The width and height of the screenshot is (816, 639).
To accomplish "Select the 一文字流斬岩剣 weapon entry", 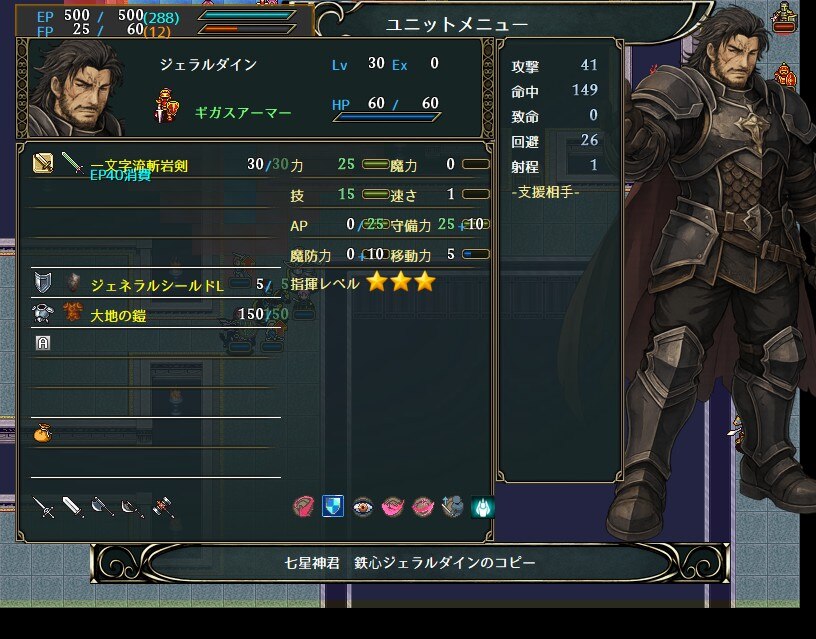I will click(x=138, y=165).
